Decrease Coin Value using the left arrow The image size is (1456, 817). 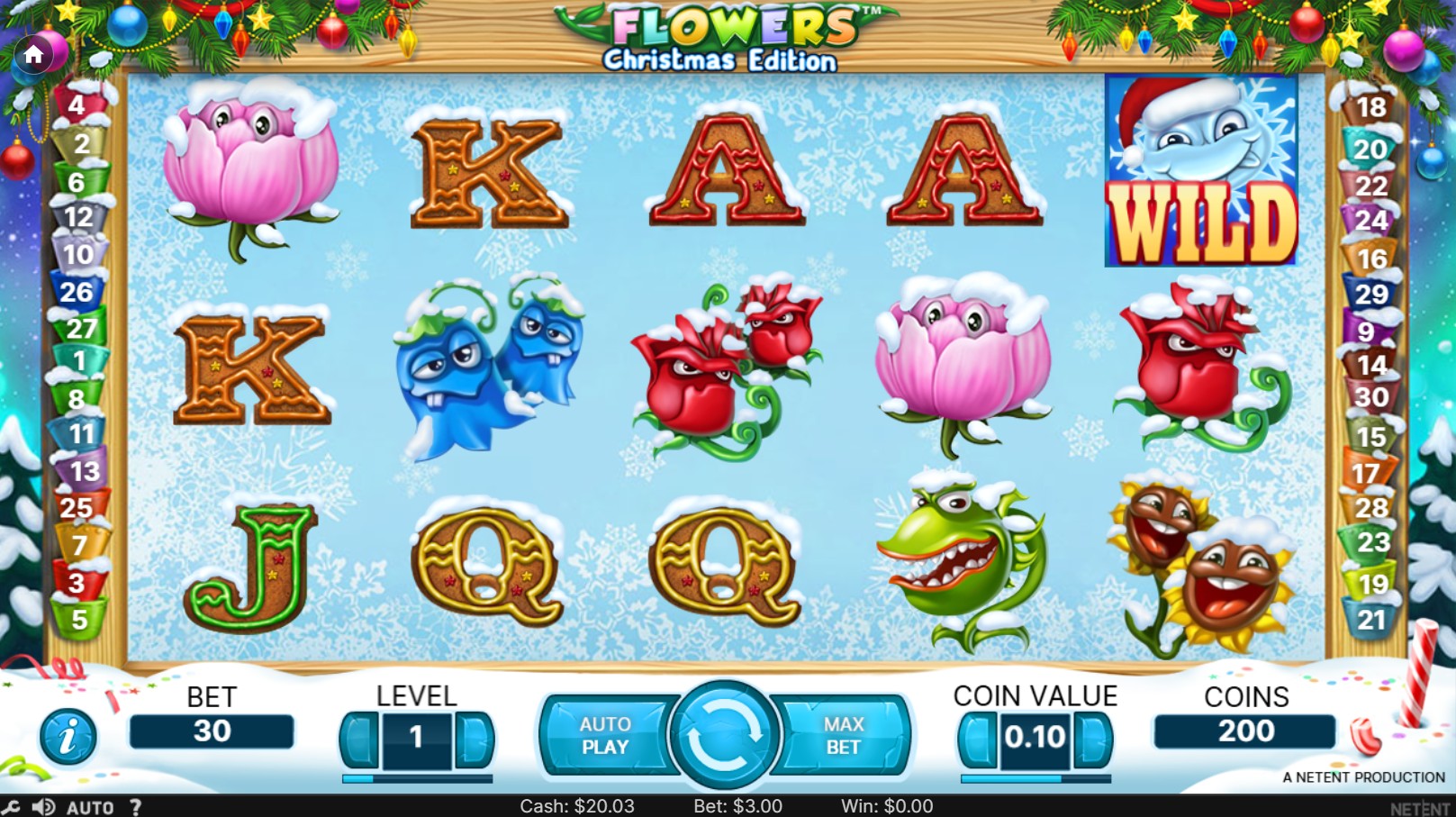coord(977,739)
